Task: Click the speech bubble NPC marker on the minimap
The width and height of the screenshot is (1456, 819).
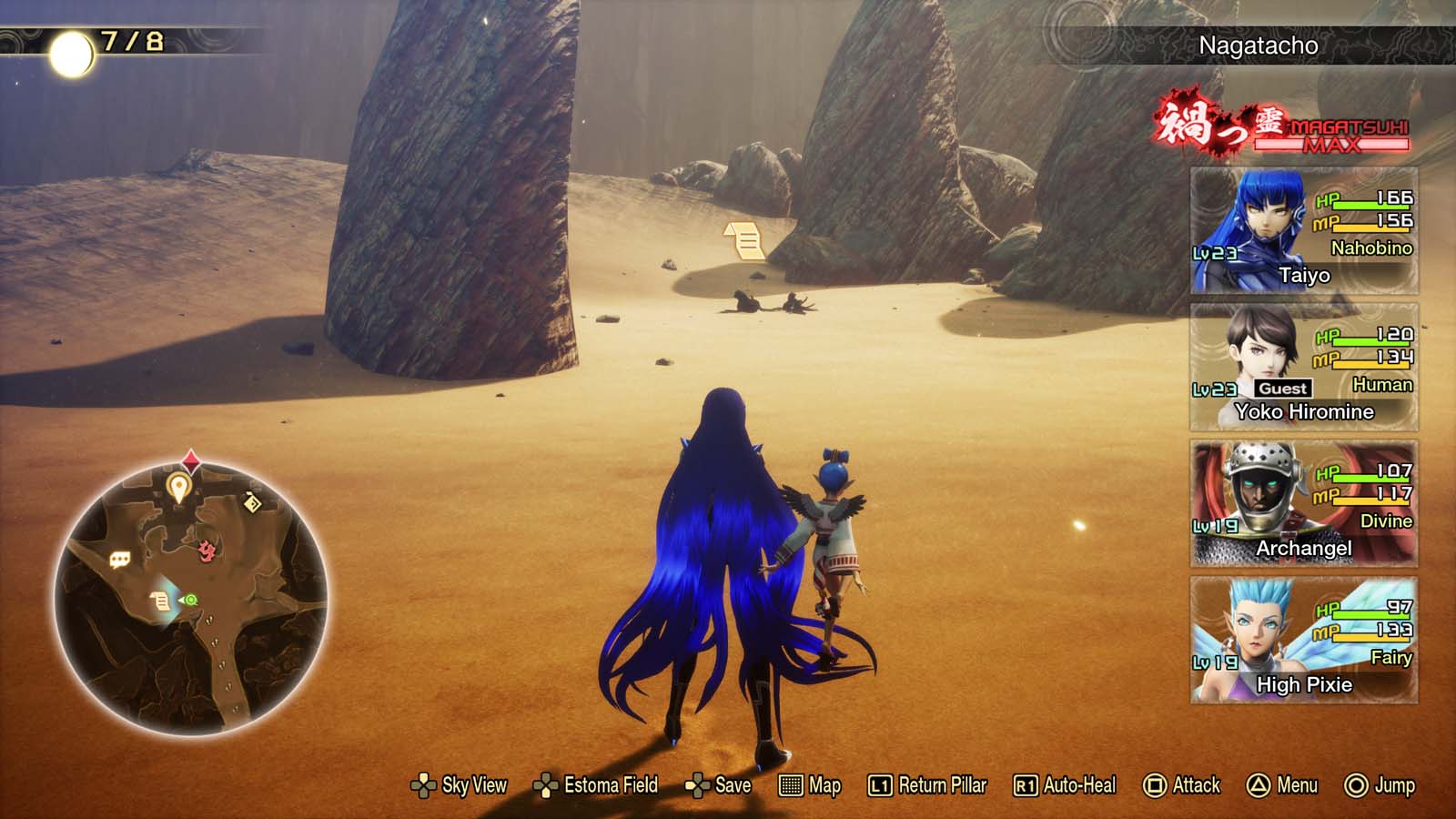Action: point(119,557)
